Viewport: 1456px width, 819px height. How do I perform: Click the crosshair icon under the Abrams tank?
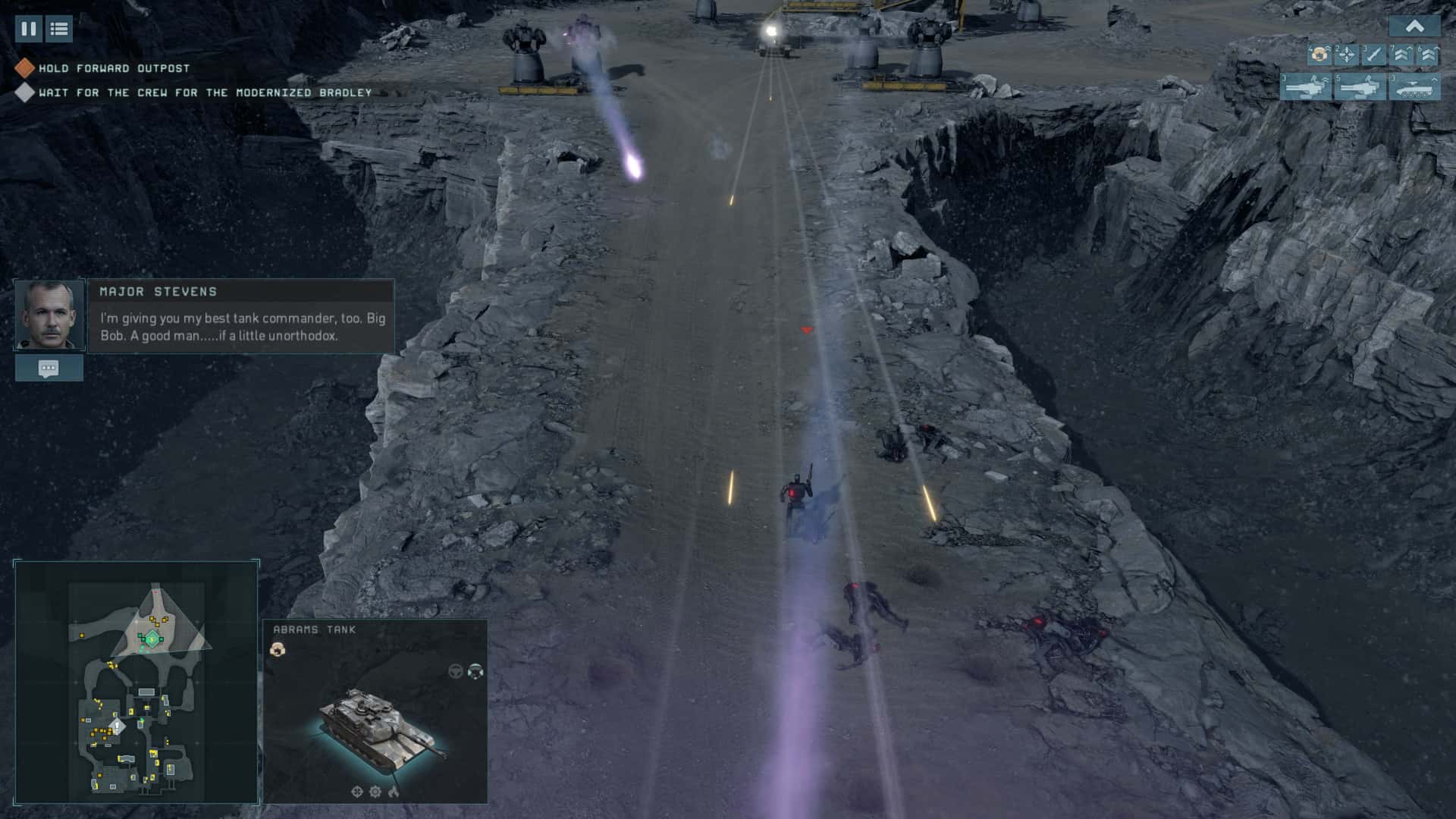point(357,792)
